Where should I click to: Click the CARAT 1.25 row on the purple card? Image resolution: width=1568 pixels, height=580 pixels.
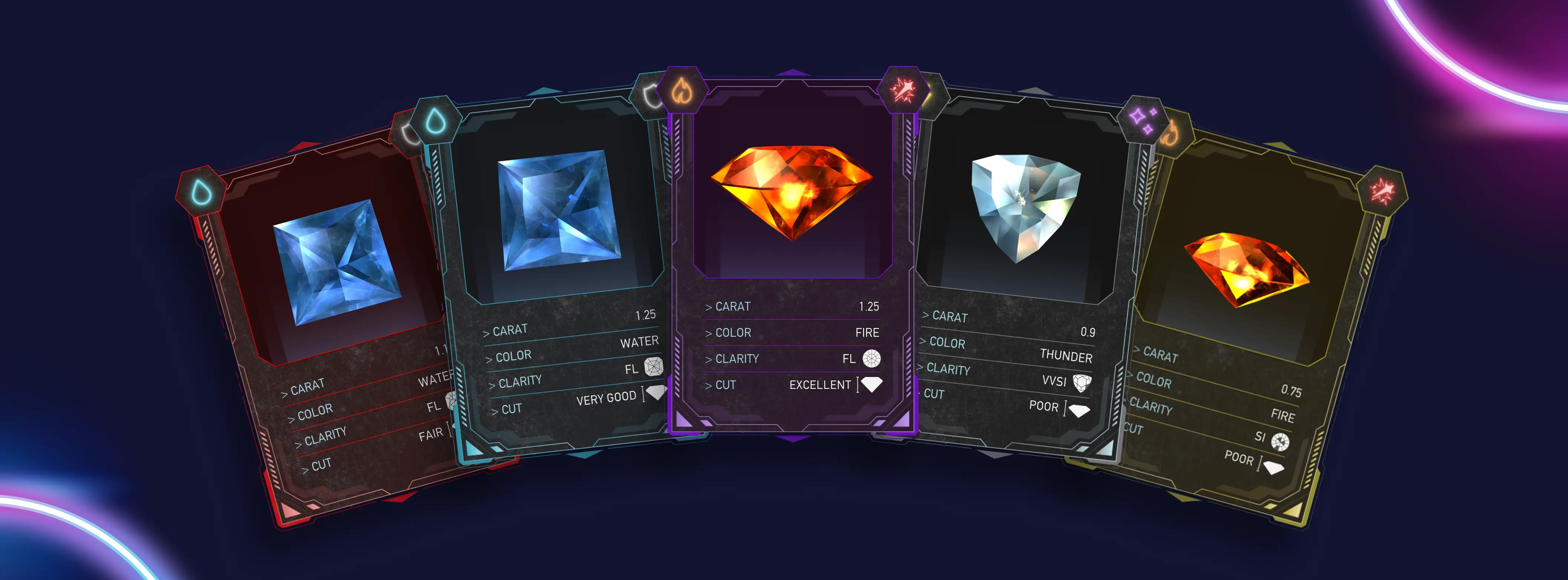click(x=791, y=306)
